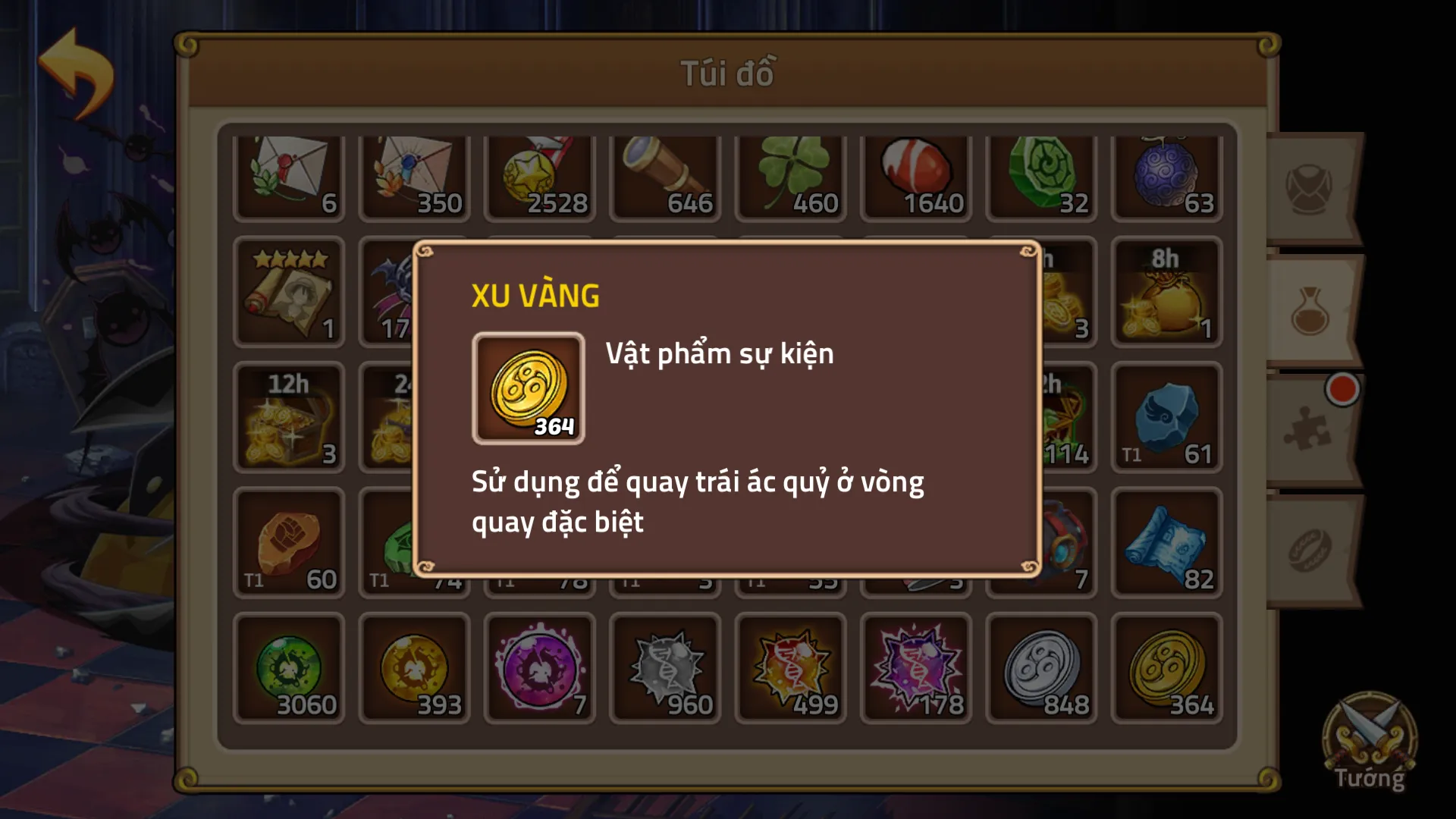Go back with the orange arrow

tap(76, 74)
